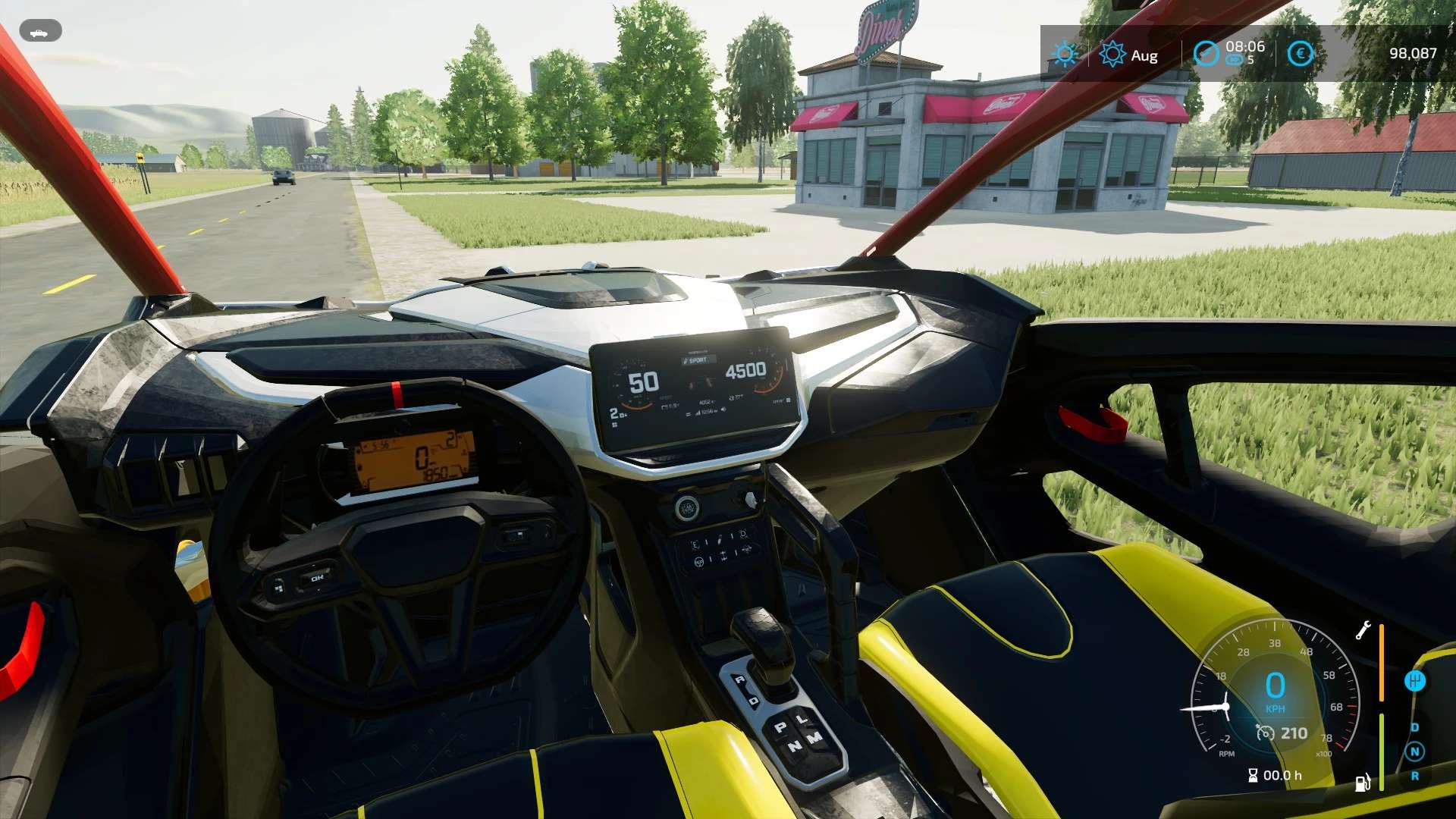The image size is (1456, 819).
Task: Choose the N neutral gear indicator
Action: coord(1414,752)
